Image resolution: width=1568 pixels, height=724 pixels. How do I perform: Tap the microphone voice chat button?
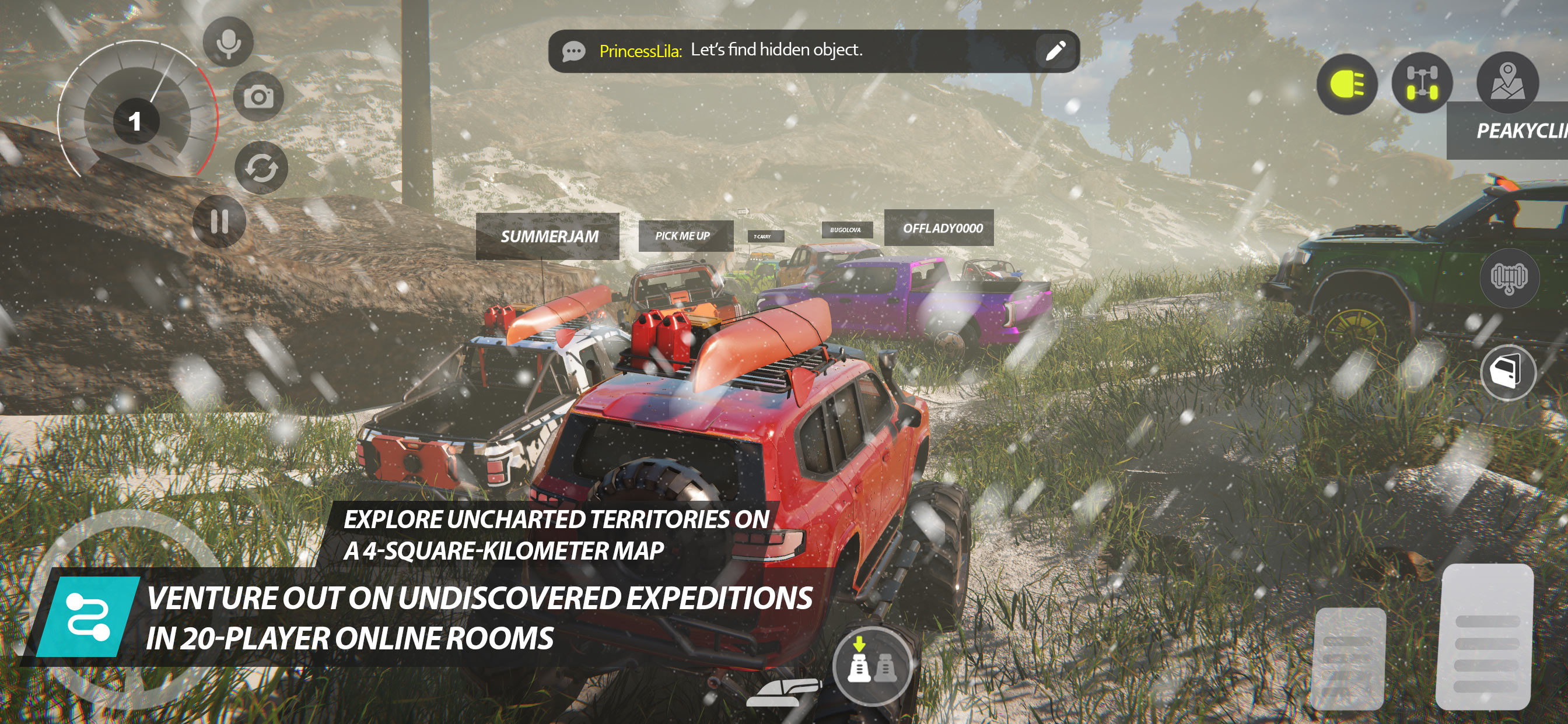(228, 43)
